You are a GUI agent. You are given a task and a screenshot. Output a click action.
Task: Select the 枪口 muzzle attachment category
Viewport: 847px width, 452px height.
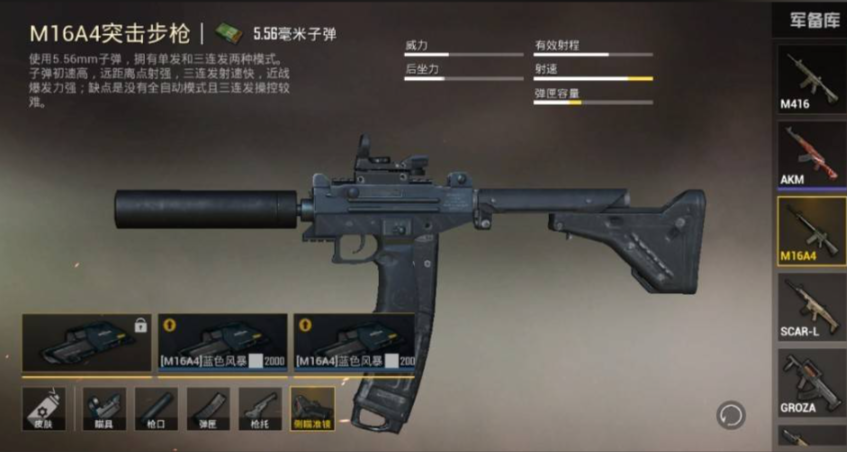(x=156, y=409)
